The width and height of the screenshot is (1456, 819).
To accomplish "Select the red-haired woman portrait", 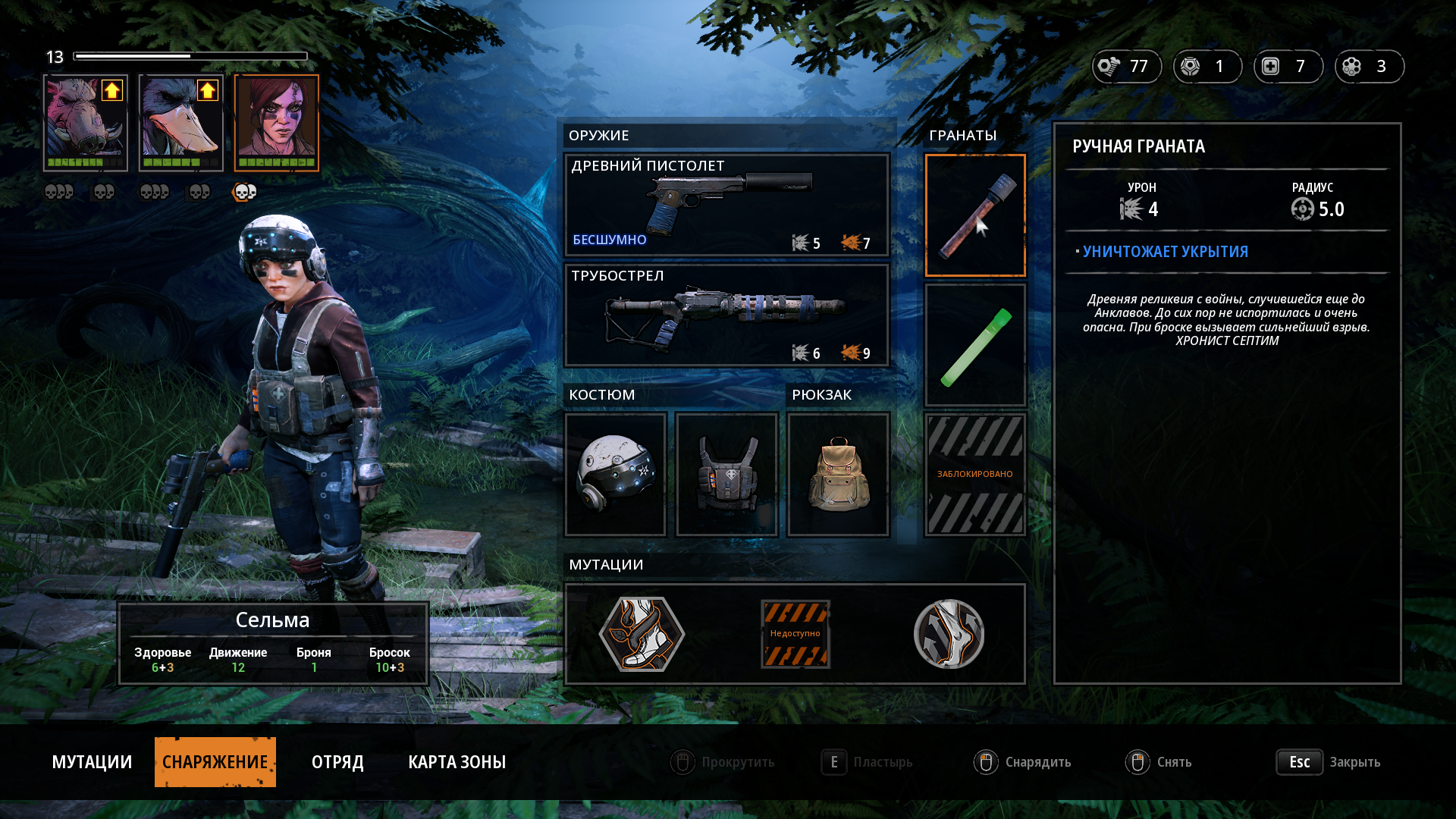I will [277, 122].
